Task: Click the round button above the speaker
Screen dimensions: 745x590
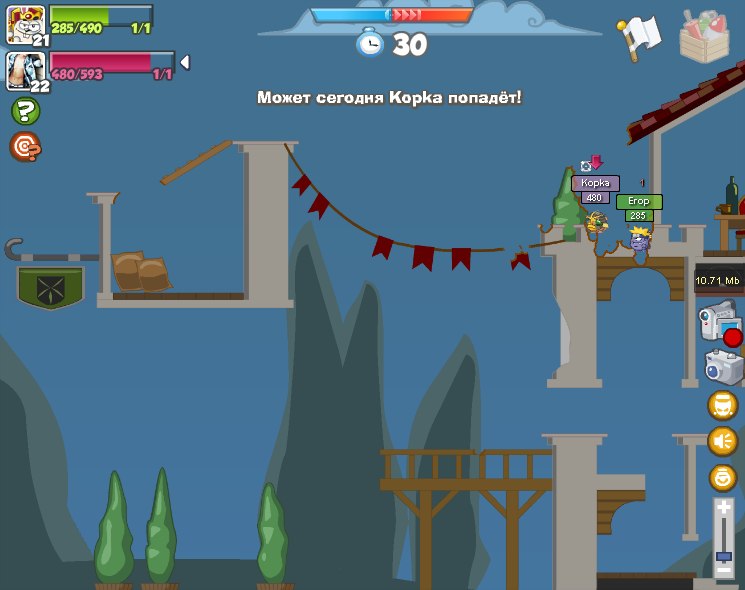Action: tap(723, 405)
